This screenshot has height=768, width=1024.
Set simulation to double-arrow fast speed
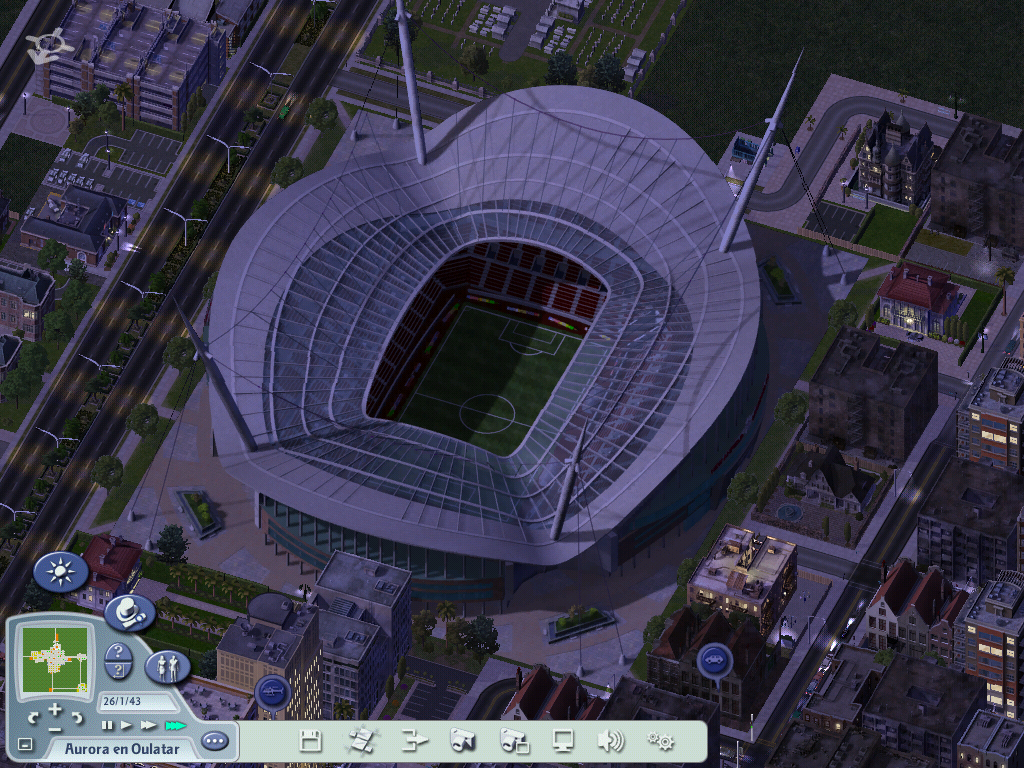(149, 725)
